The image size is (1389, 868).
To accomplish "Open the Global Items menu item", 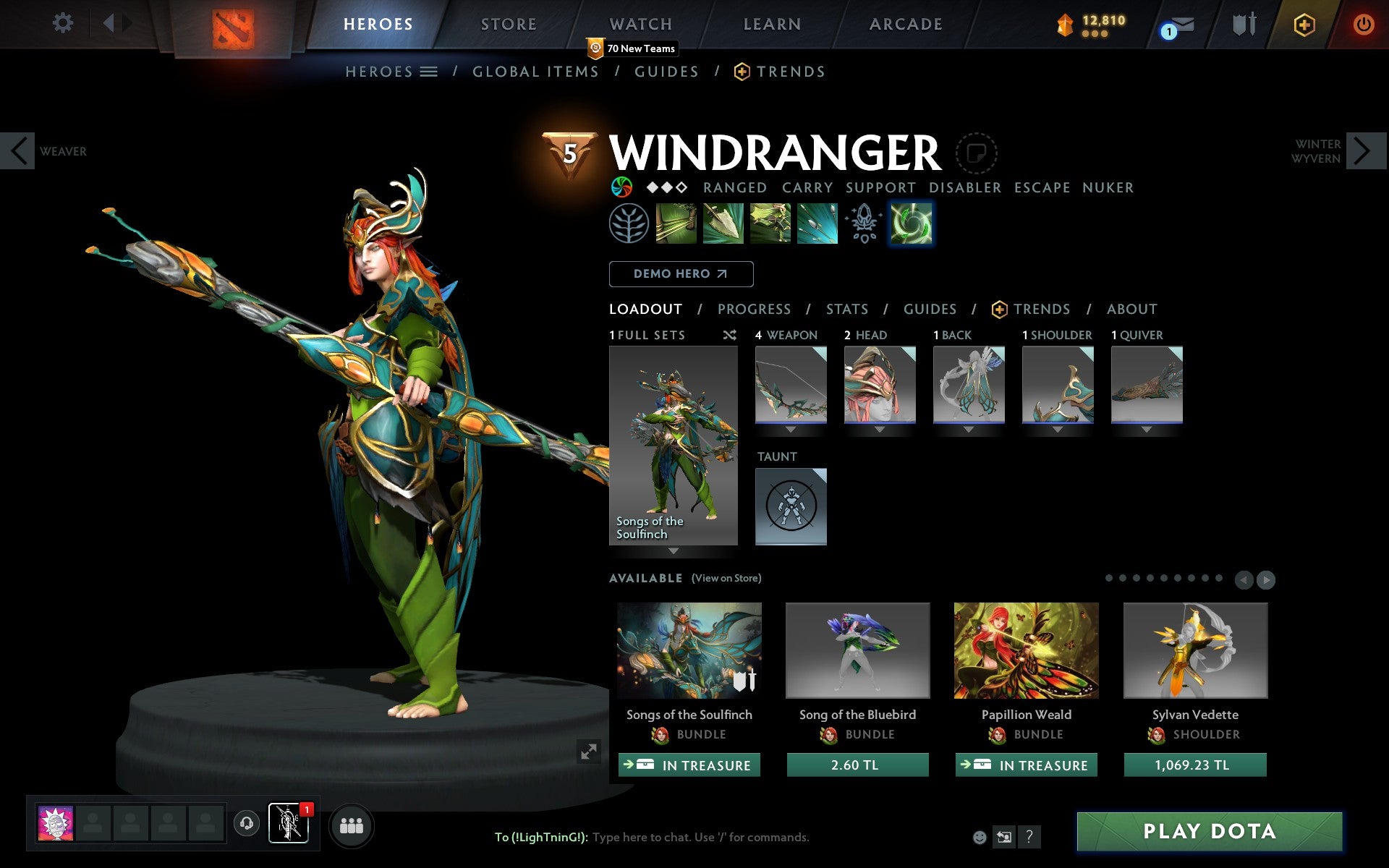I will pyautogui.click(x=535, y=72).
